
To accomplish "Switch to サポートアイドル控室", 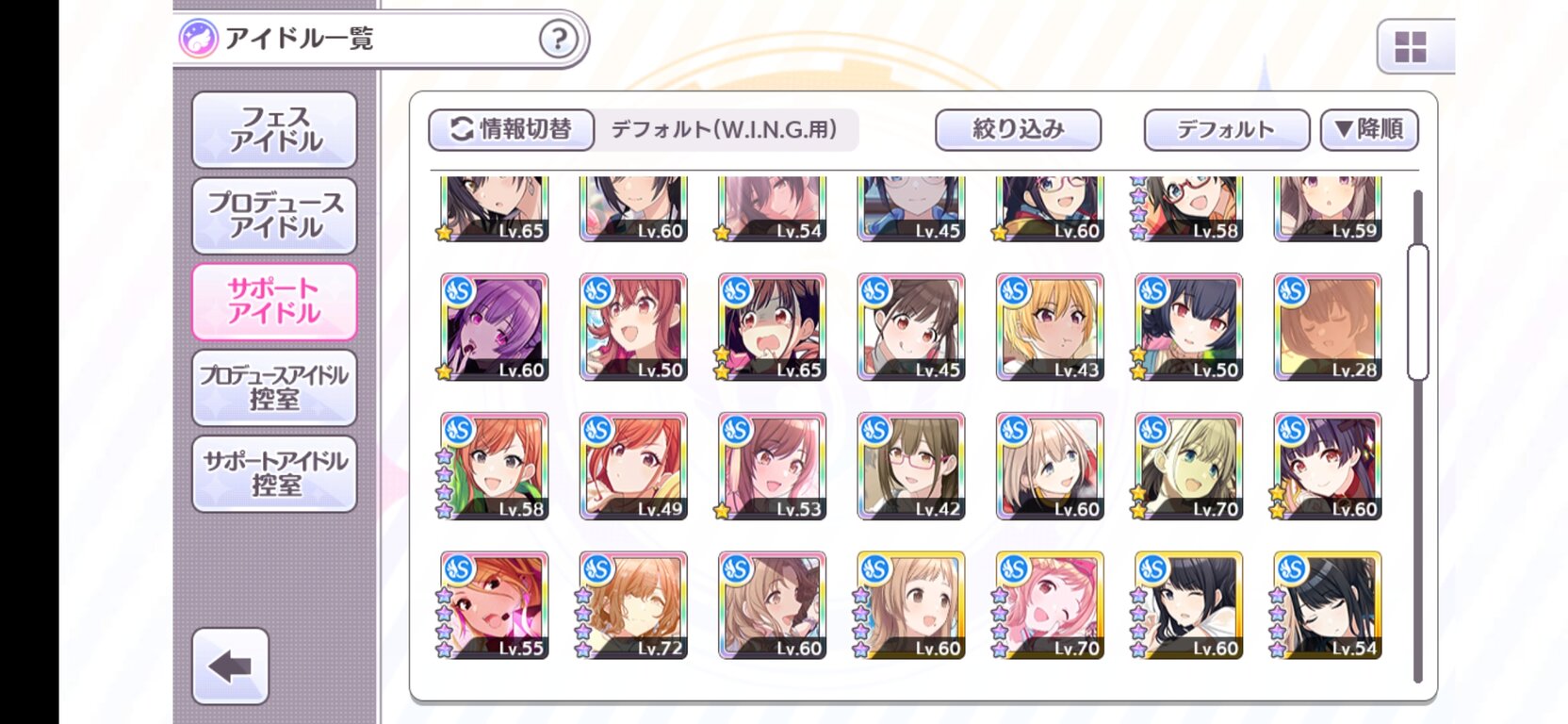I will (x=274, y=472).
